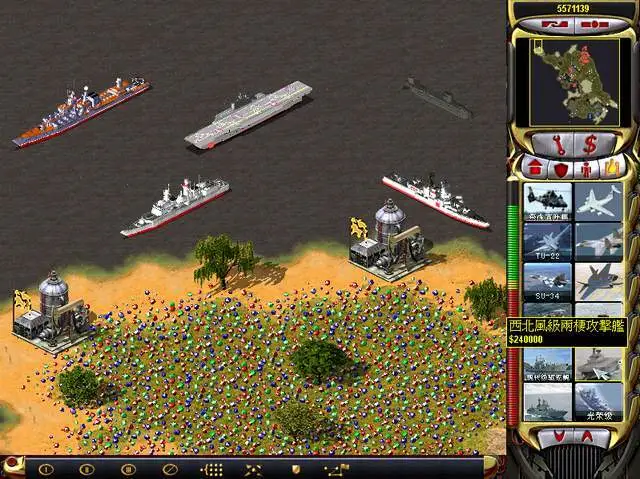
Task: Build the white transport plane cameo
Action: click(599, 201)
